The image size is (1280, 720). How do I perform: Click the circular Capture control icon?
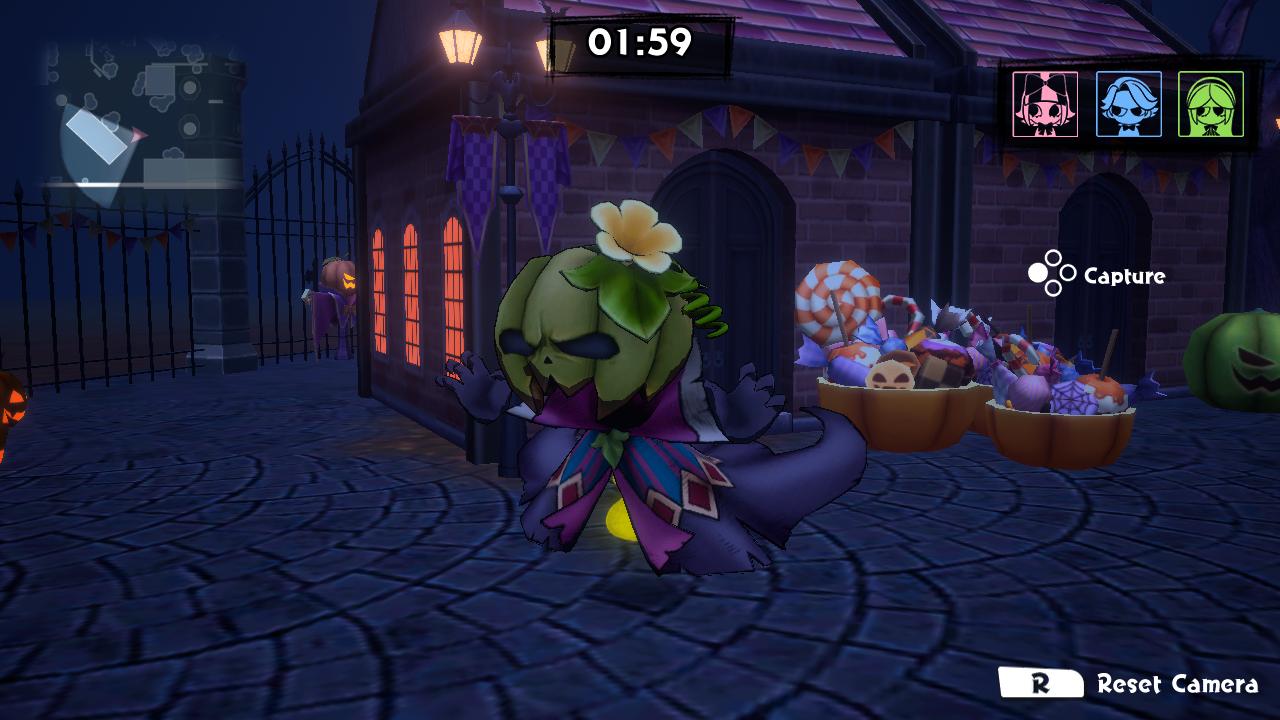1052,270
